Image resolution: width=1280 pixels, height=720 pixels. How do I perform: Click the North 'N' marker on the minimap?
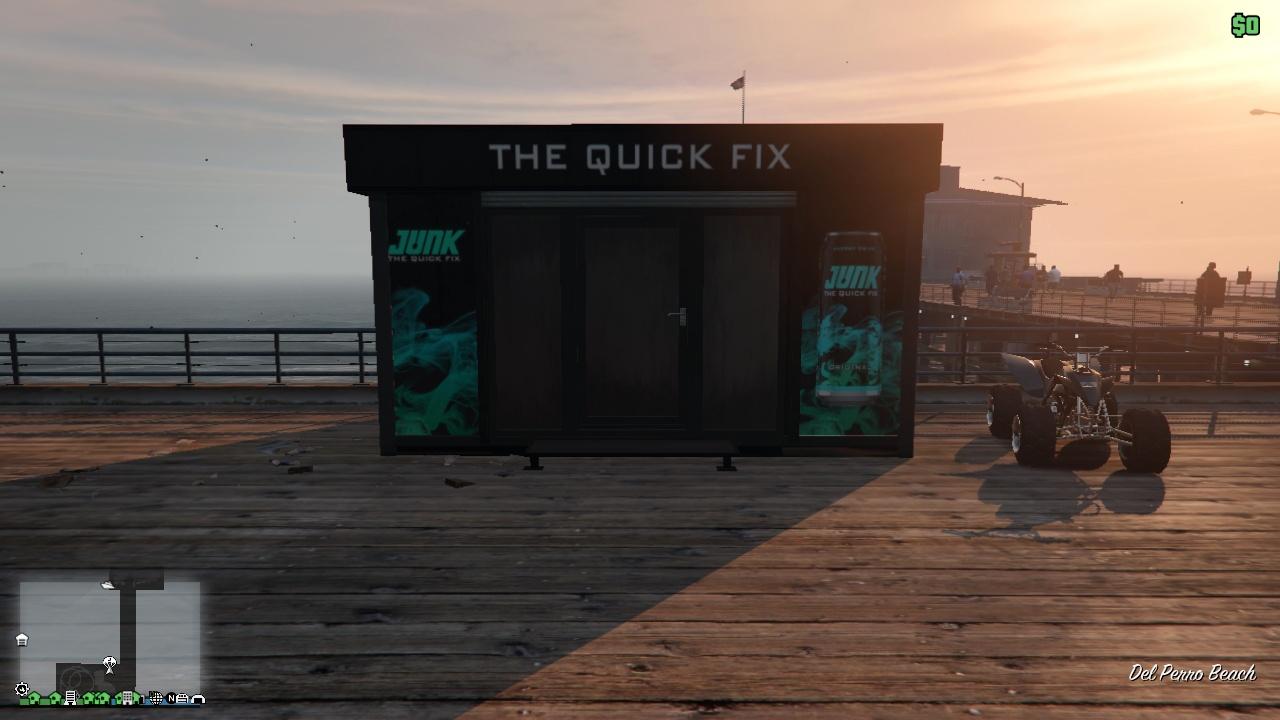(x=171, y=699)
